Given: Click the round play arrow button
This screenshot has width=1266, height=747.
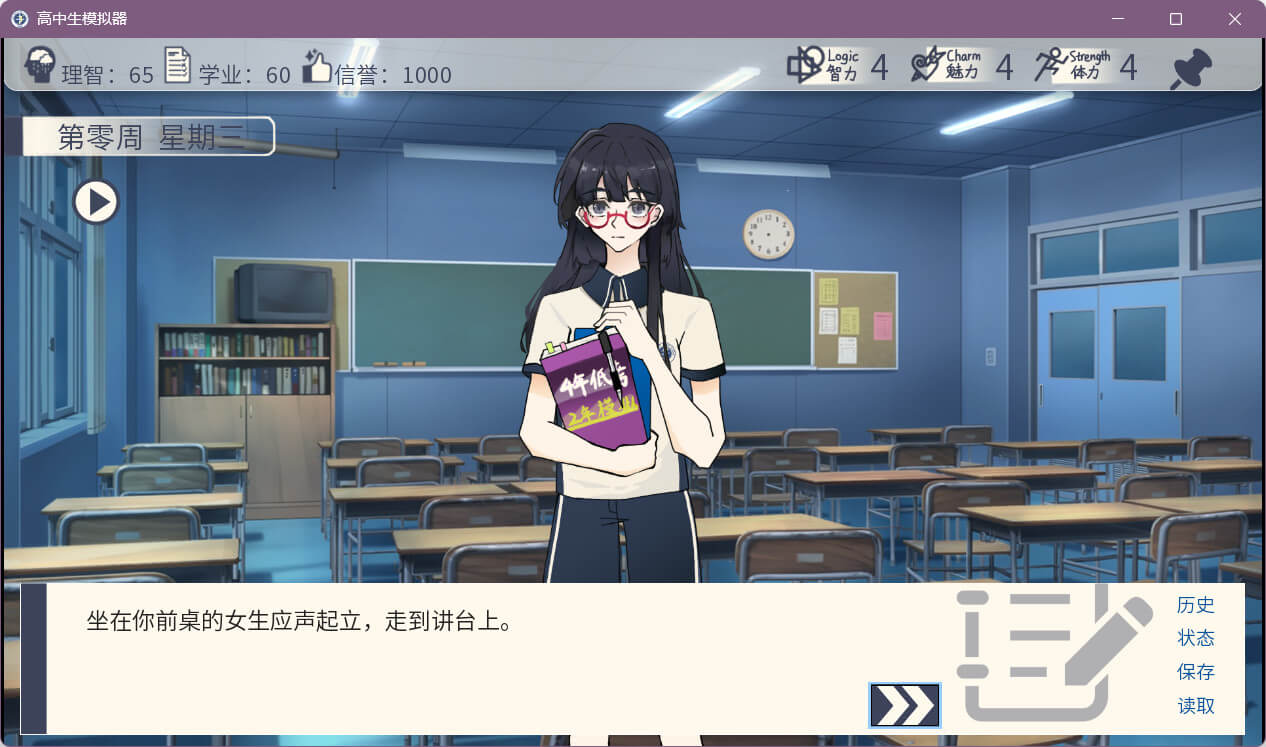Looking at the screenshot, I should click(97, 202).
